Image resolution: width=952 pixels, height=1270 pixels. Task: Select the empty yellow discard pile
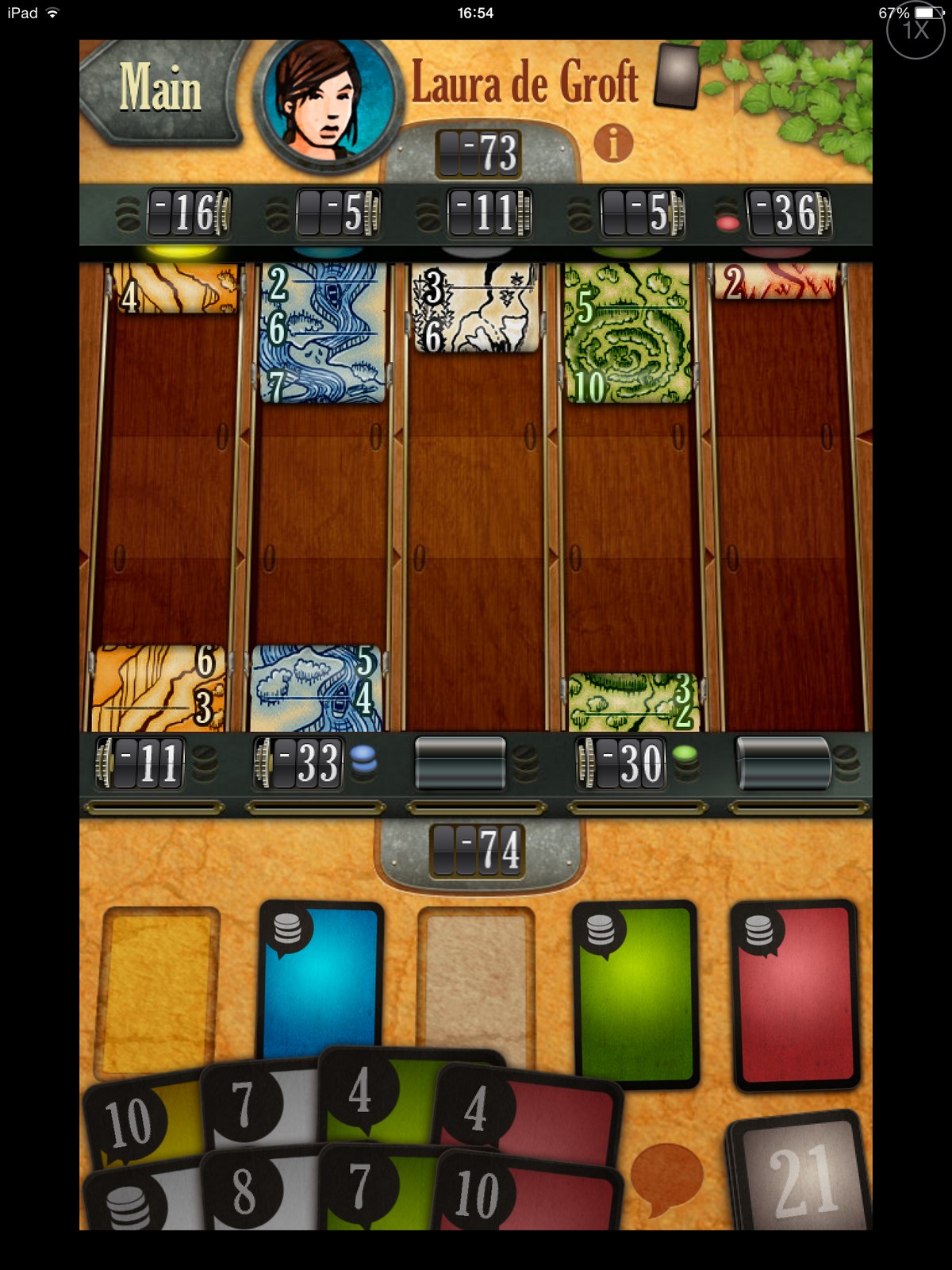pos(157,988)
